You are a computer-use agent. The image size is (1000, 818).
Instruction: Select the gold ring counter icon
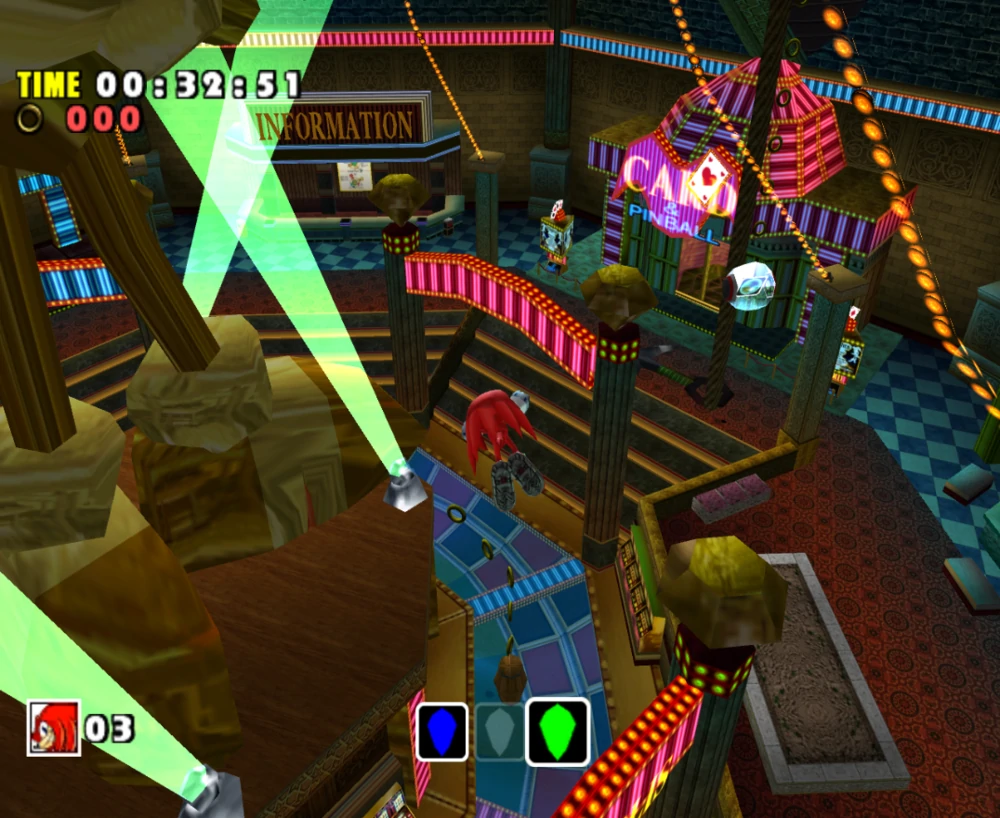(30, 119)
